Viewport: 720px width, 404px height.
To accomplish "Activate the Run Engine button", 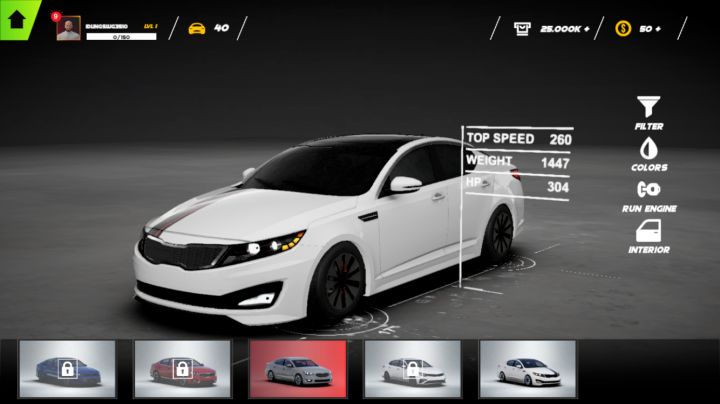I will tap(649, 194).
